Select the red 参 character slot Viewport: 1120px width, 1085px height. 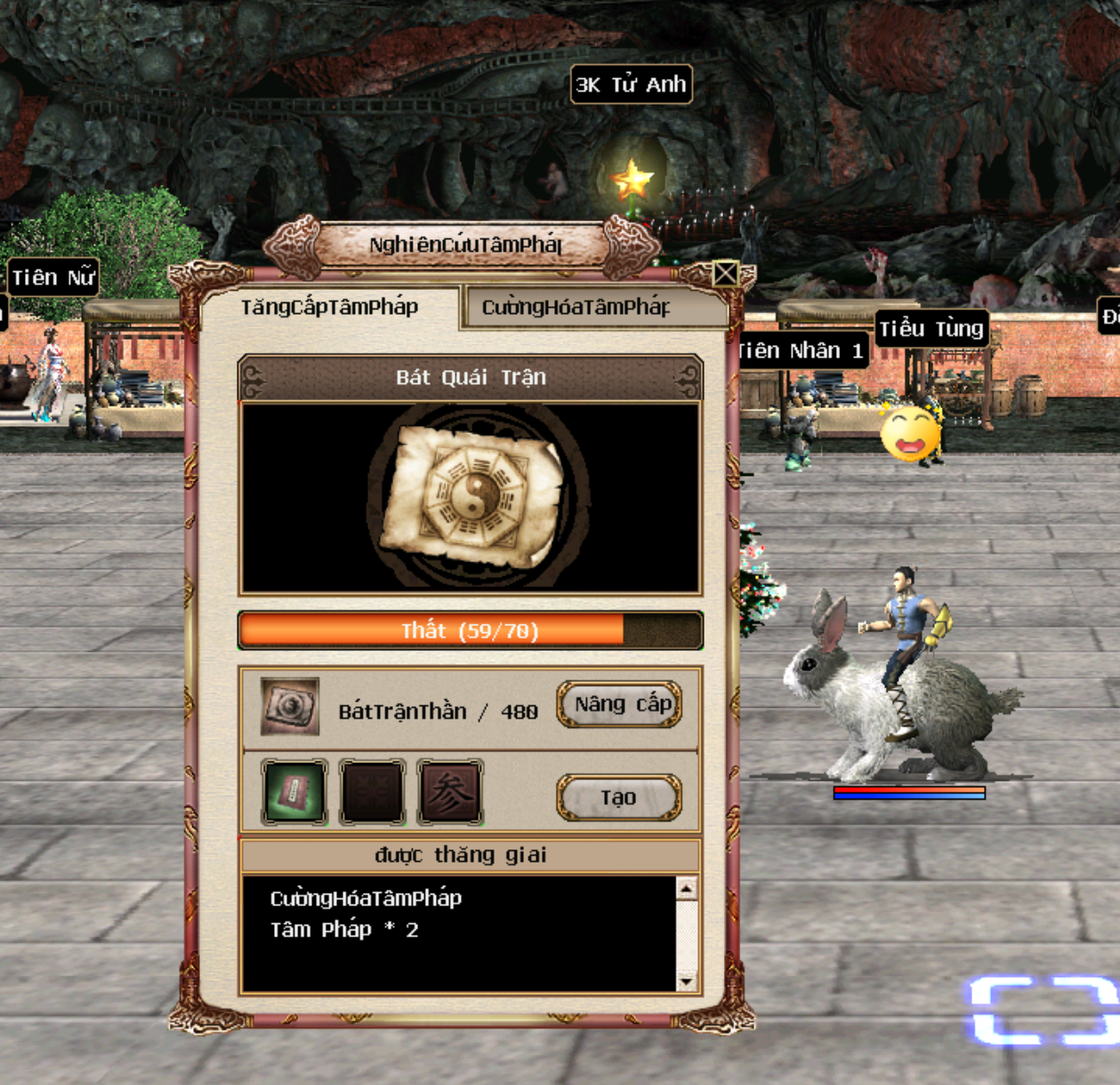tap(450, 792)
